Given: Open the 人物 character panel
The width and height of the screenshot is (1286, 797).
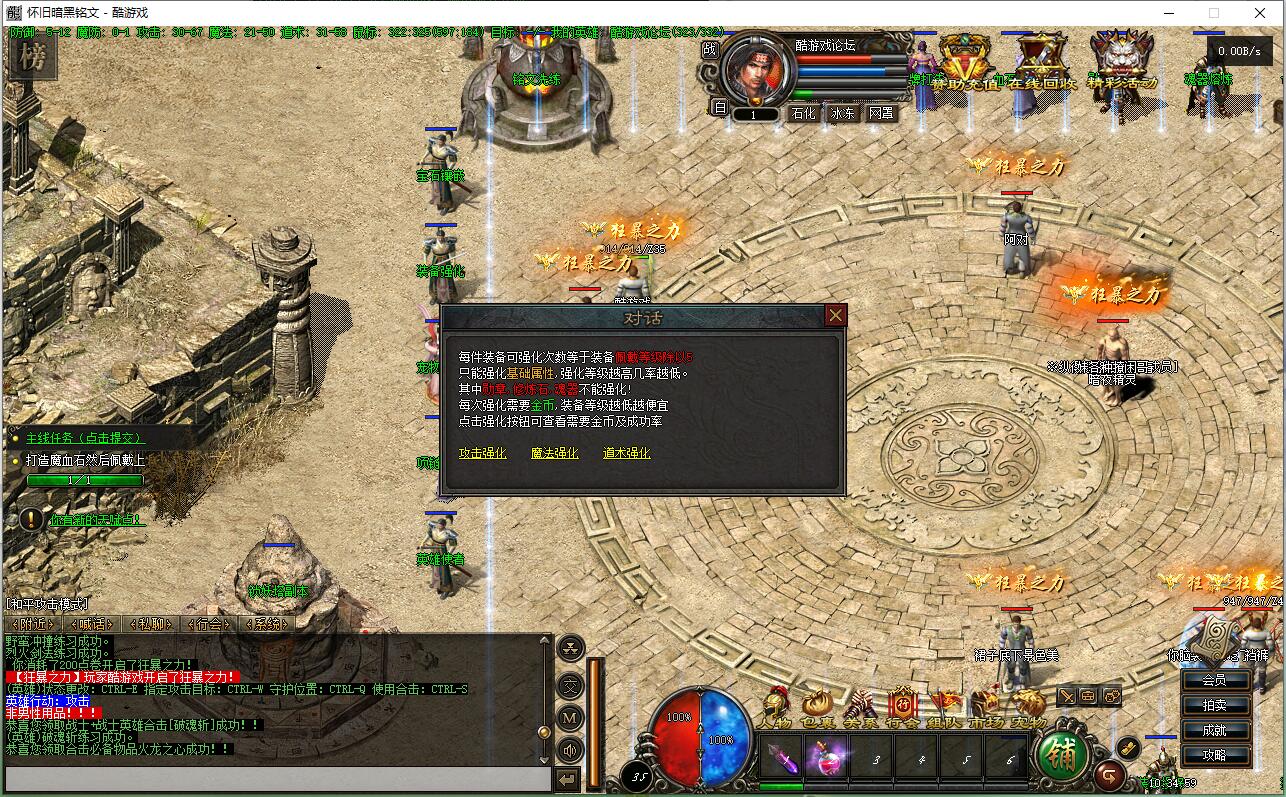Looking at the screenshot, I should [x=774, y=708].
